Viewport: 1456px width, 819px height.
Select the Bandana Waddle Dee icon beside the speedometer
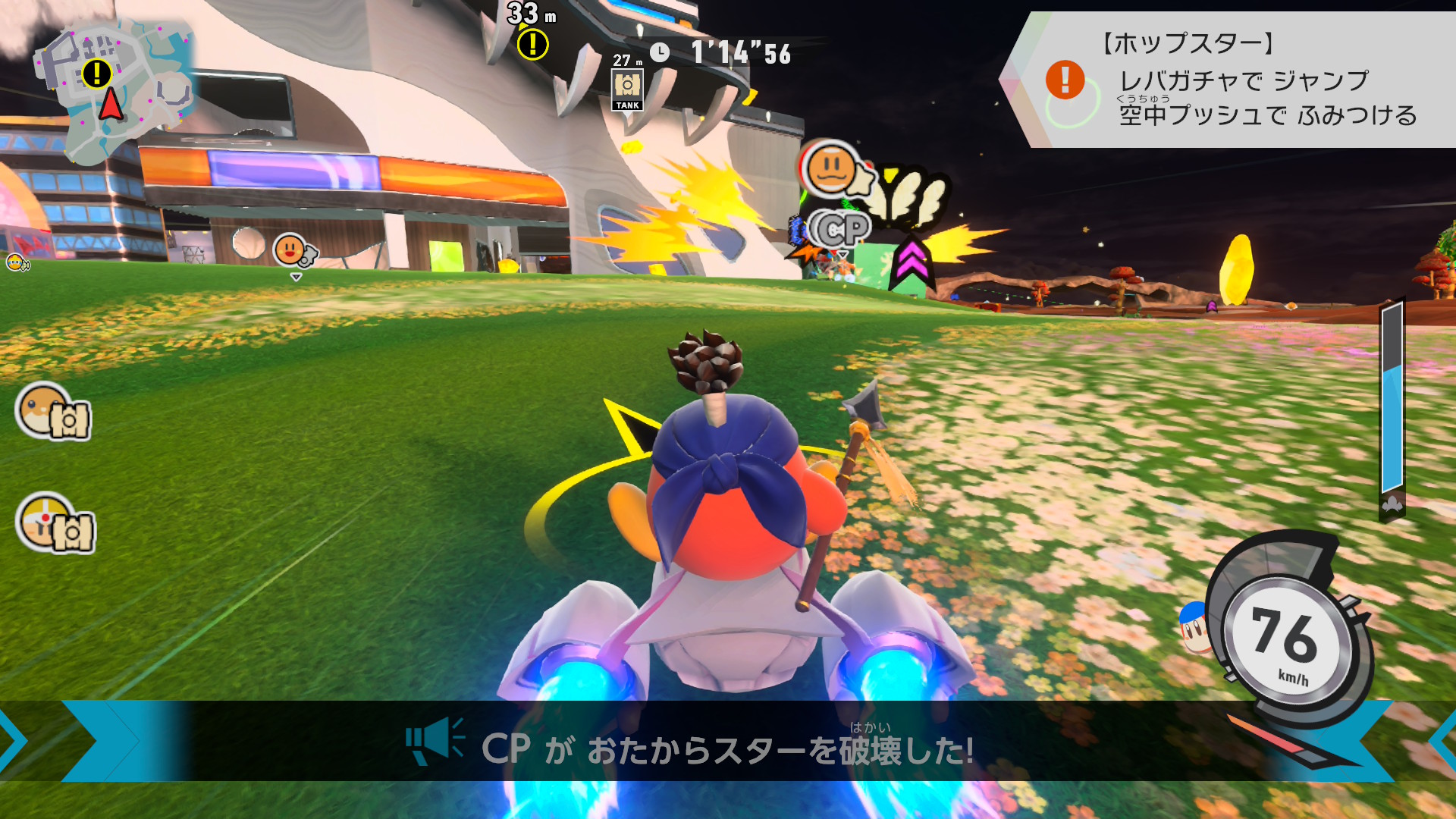1194,628
